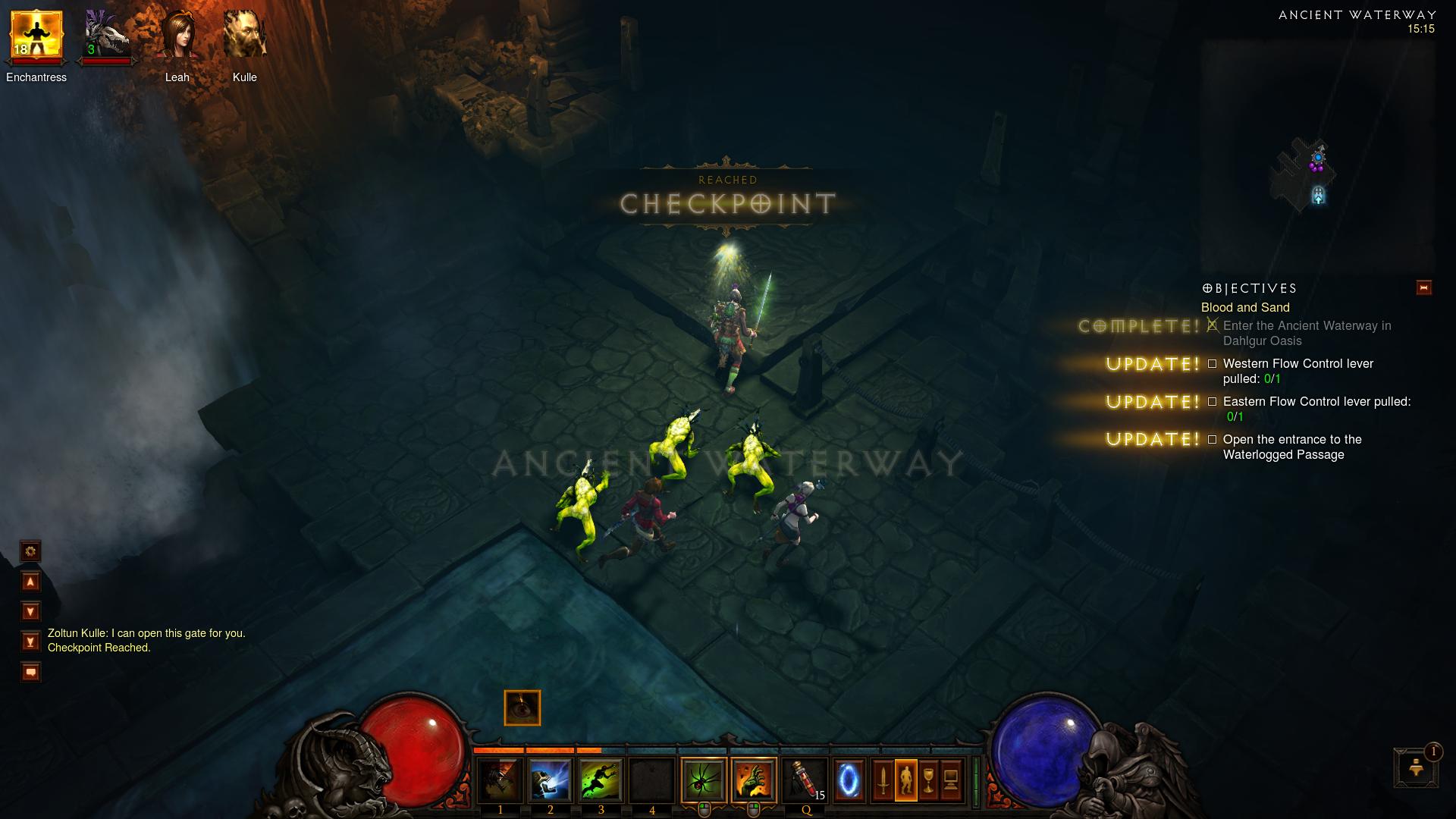
Task: Activate the grasping zombie hand skill
Action: [754, 780]
